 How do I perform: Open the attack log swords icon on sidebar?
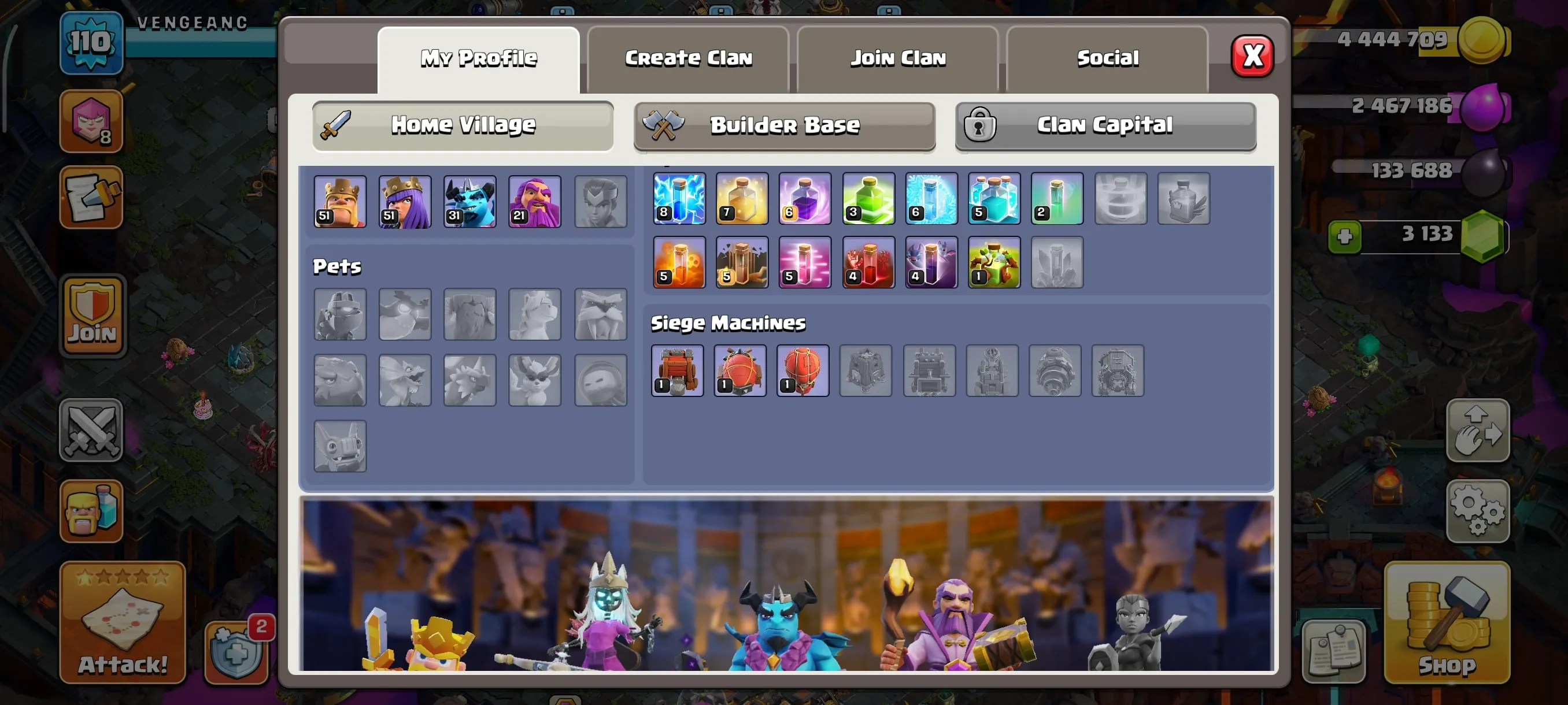point(91,432)
